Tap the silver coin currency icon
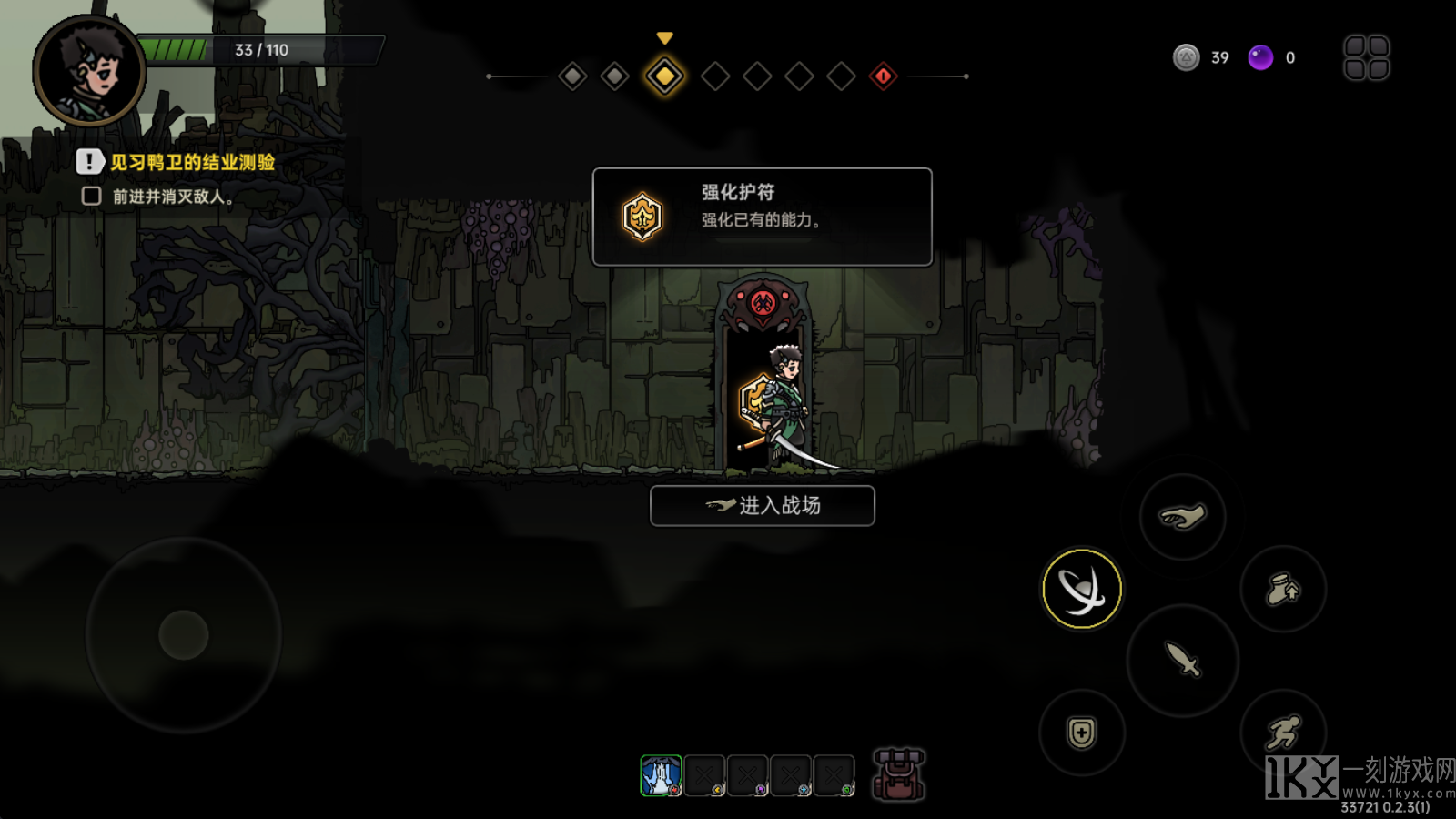 tap(1186, 58)
